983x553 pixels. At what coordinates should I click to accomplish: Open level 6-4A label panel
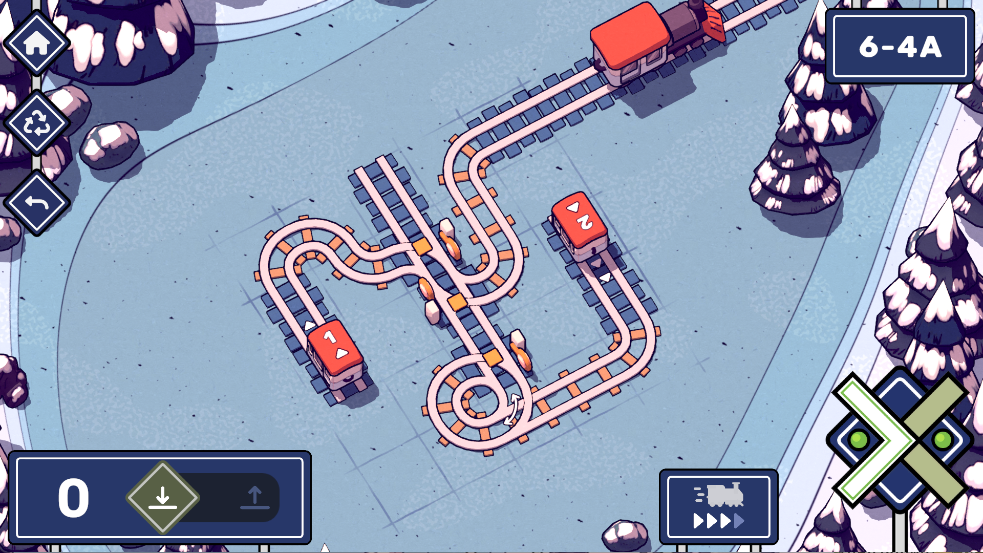coord(900,46)
